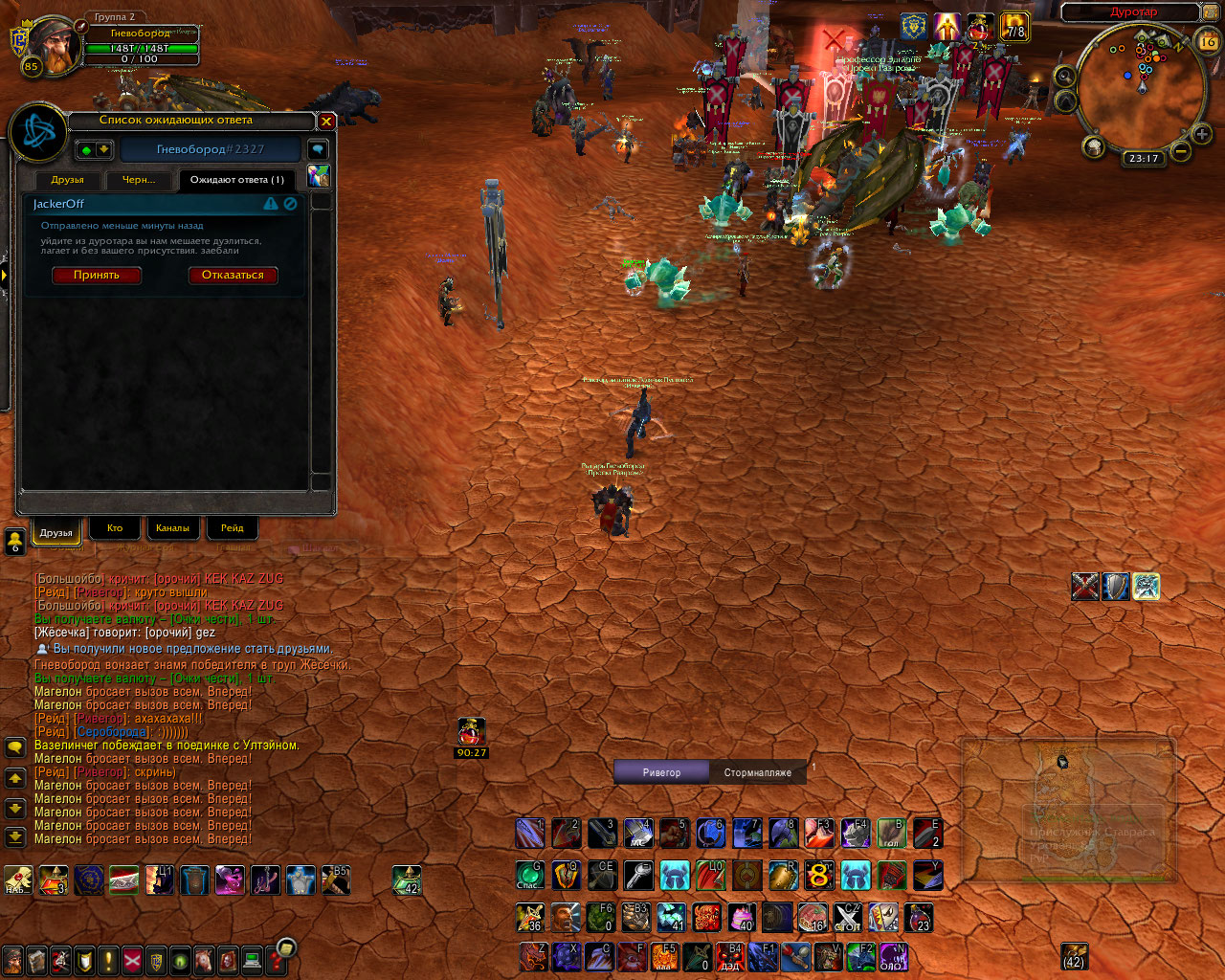Decline the request with Отказаться
1225x980 pixels.
tap(233, 276)
